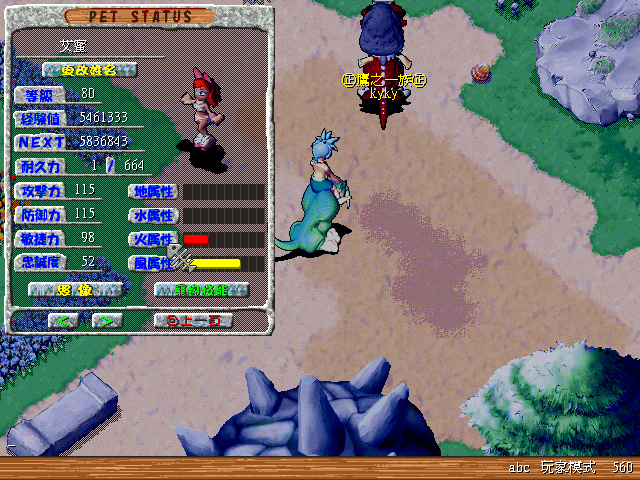Select the yellow 恩像 button
Viewport: 640px width, 480px height.
click(75, 290)
